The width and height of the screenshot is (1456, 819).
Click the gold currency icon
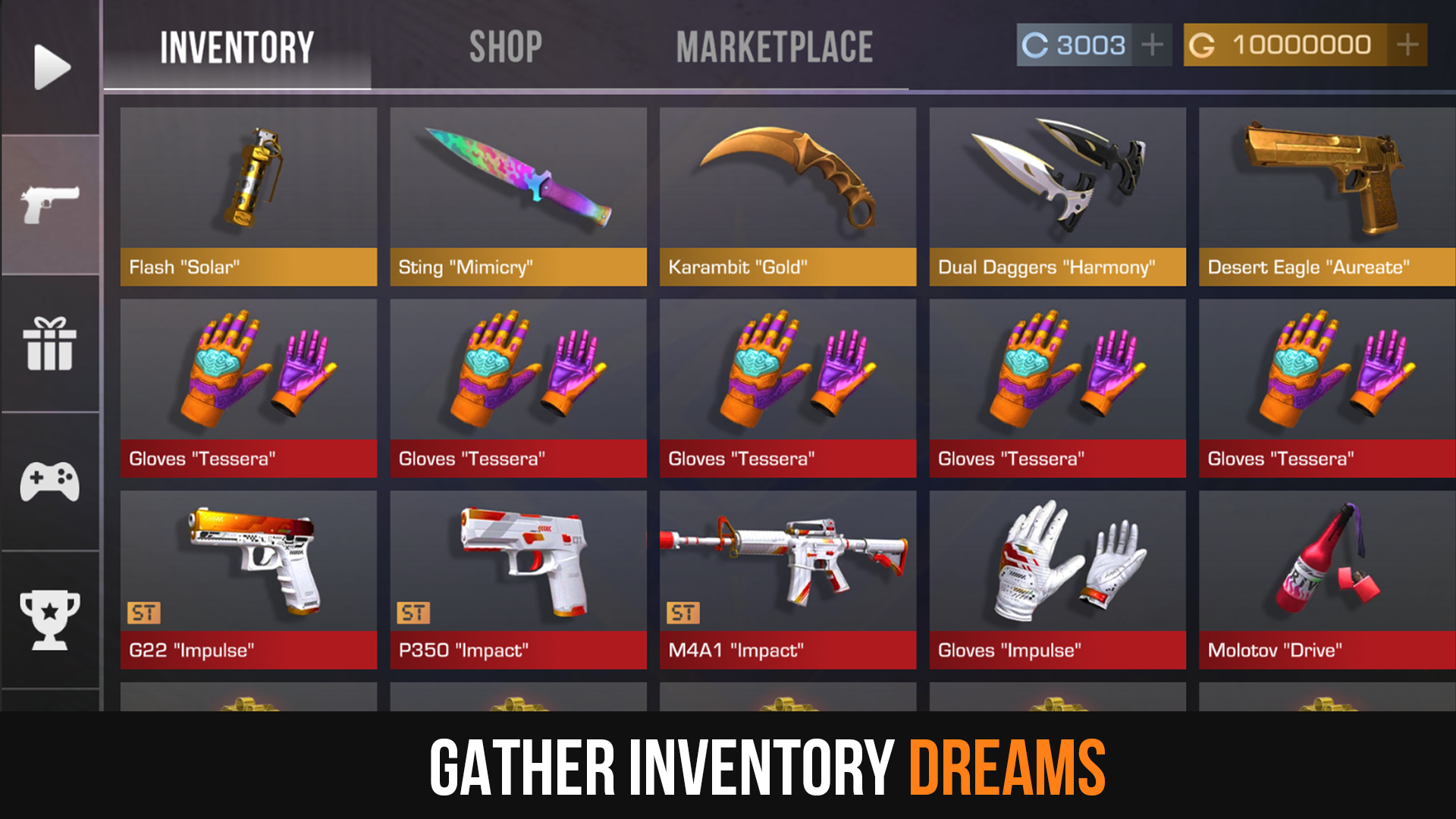coord(1203,45)
